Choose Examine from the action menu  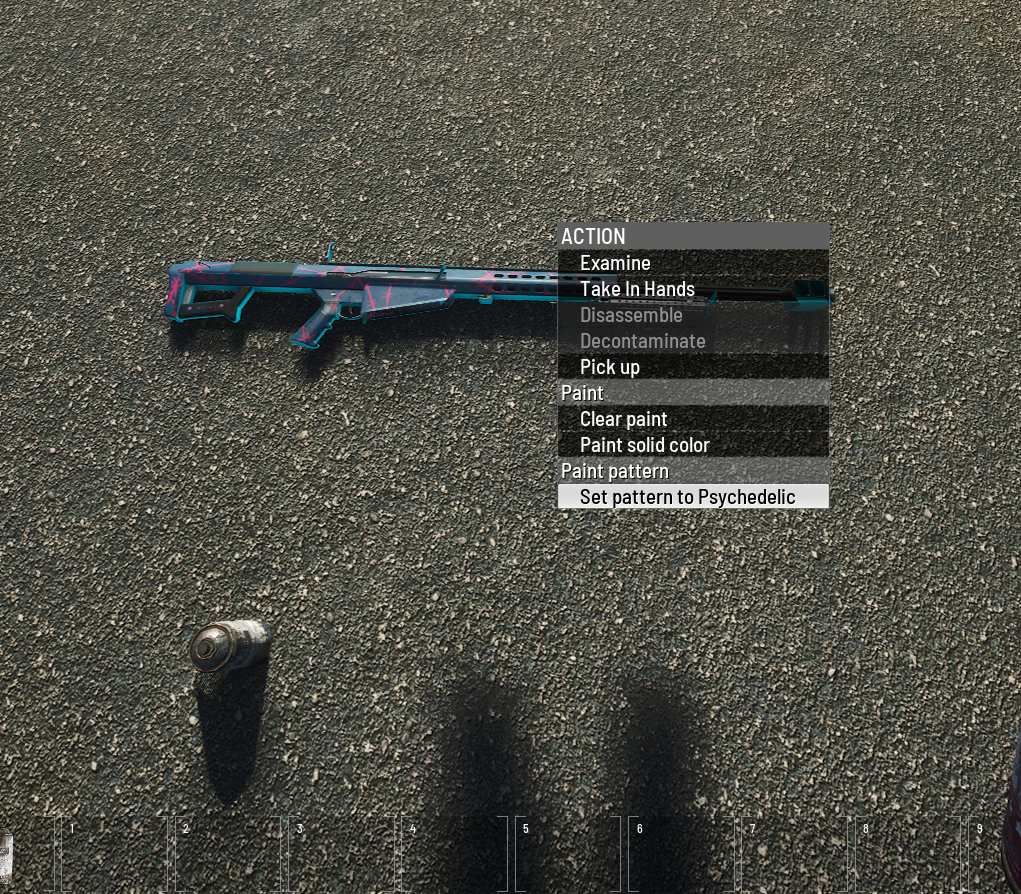click(x=615, y=263)
